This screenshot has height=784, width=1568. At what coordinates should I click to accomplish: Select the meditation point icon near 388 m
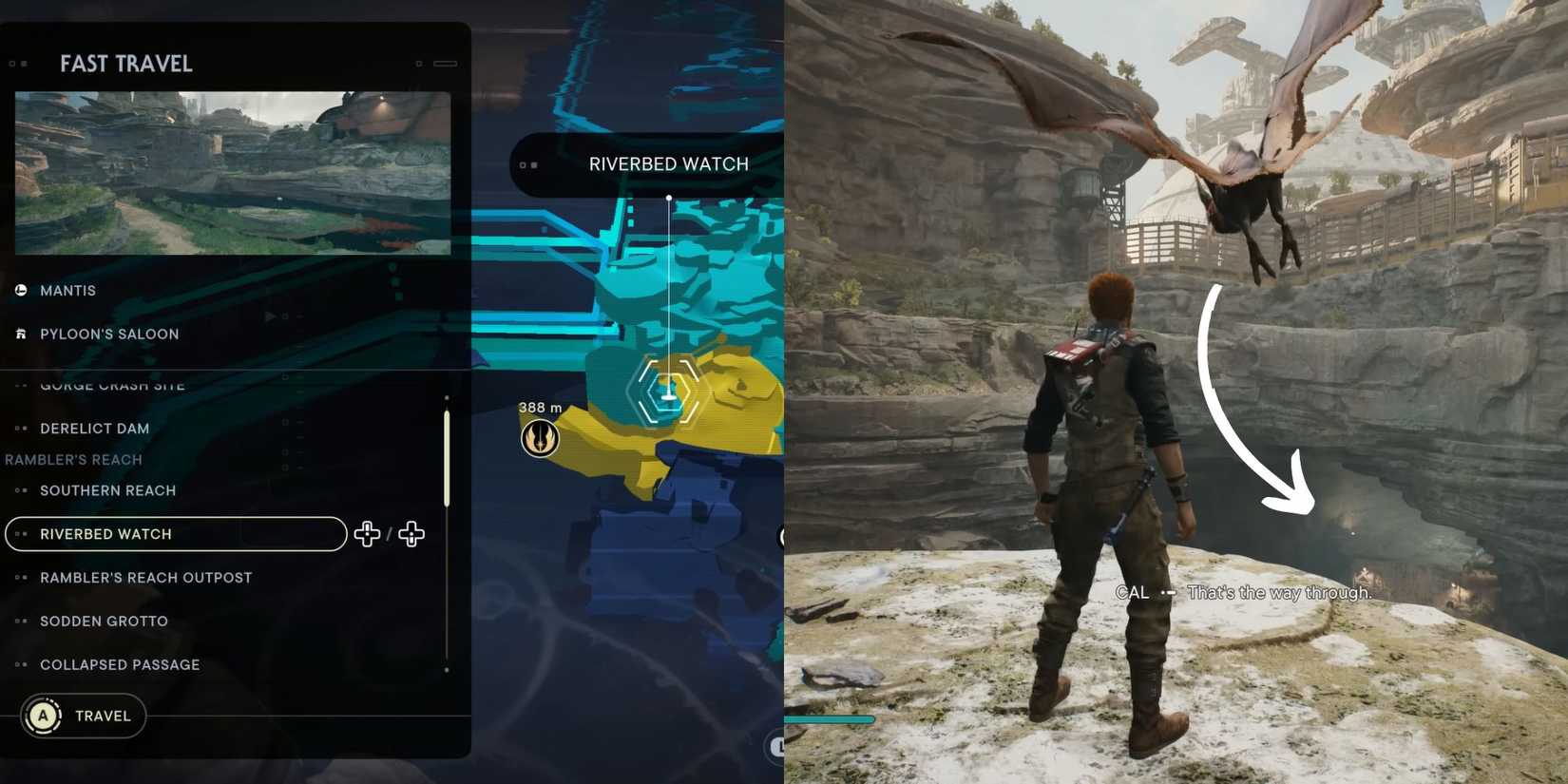tap(540, 439)
